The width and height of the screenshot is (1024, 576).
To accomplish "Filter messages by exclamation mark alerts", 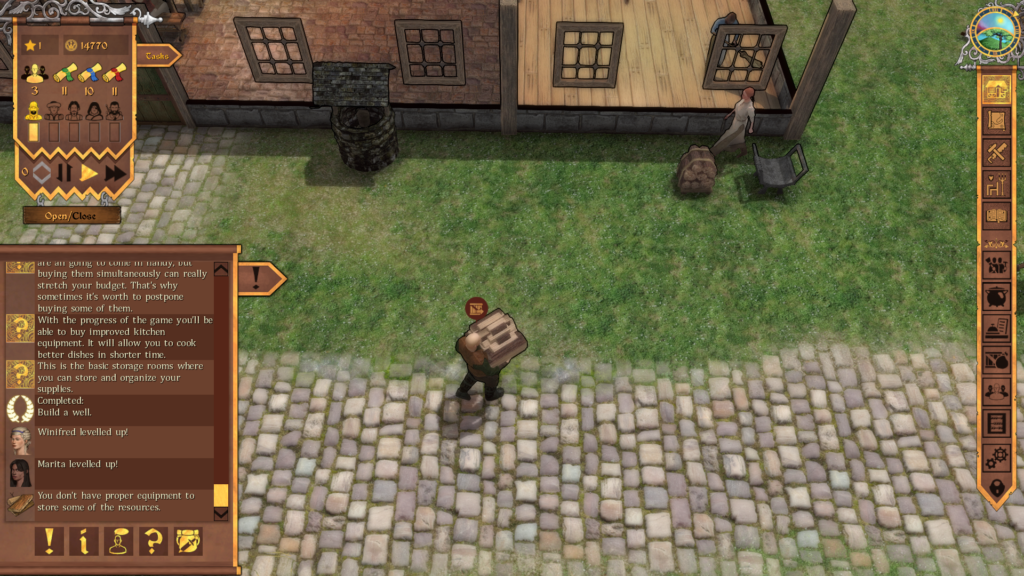I will 49,541.
